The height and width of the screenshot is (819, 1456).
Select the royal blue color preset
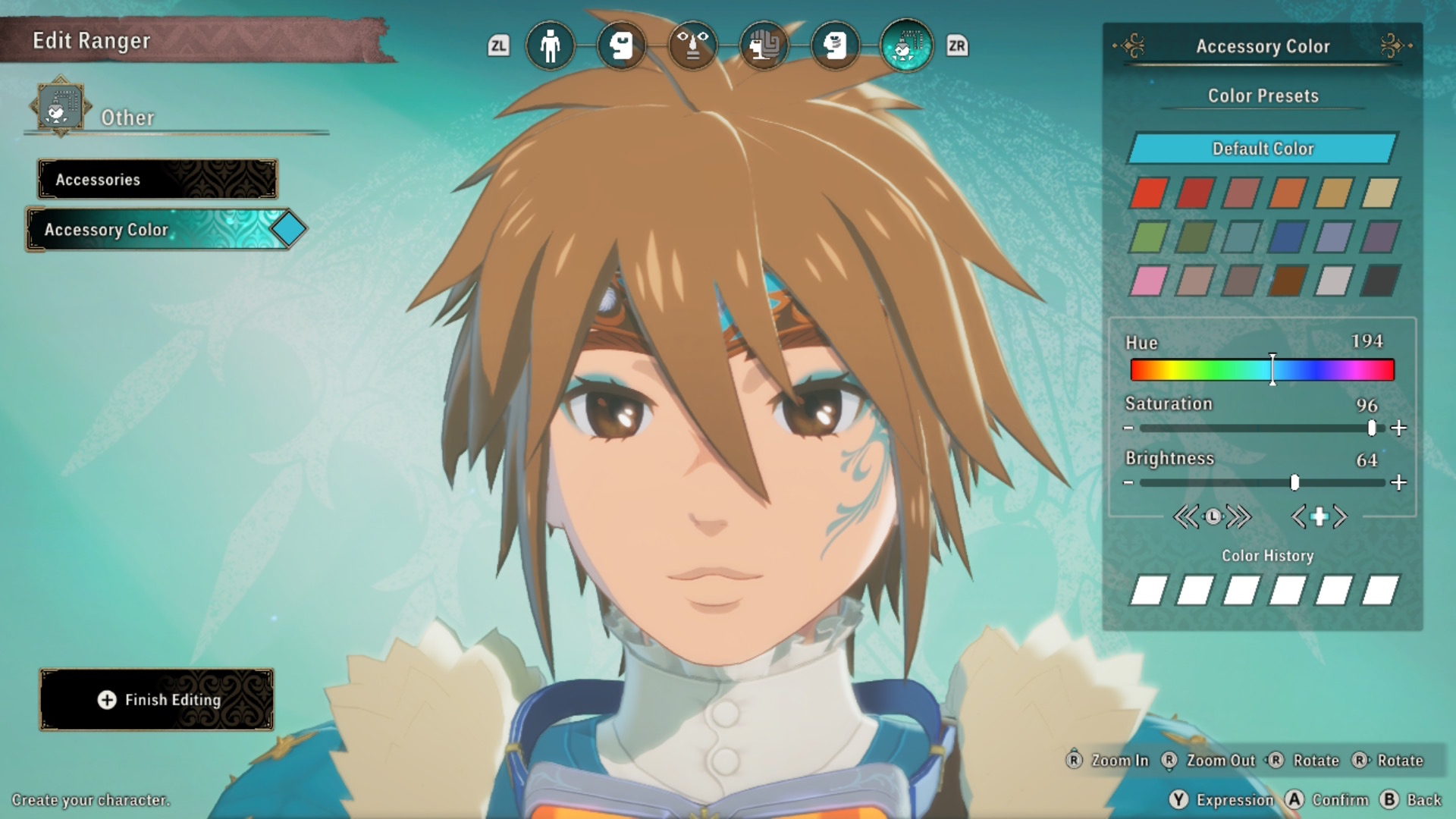coord(1288,237)
